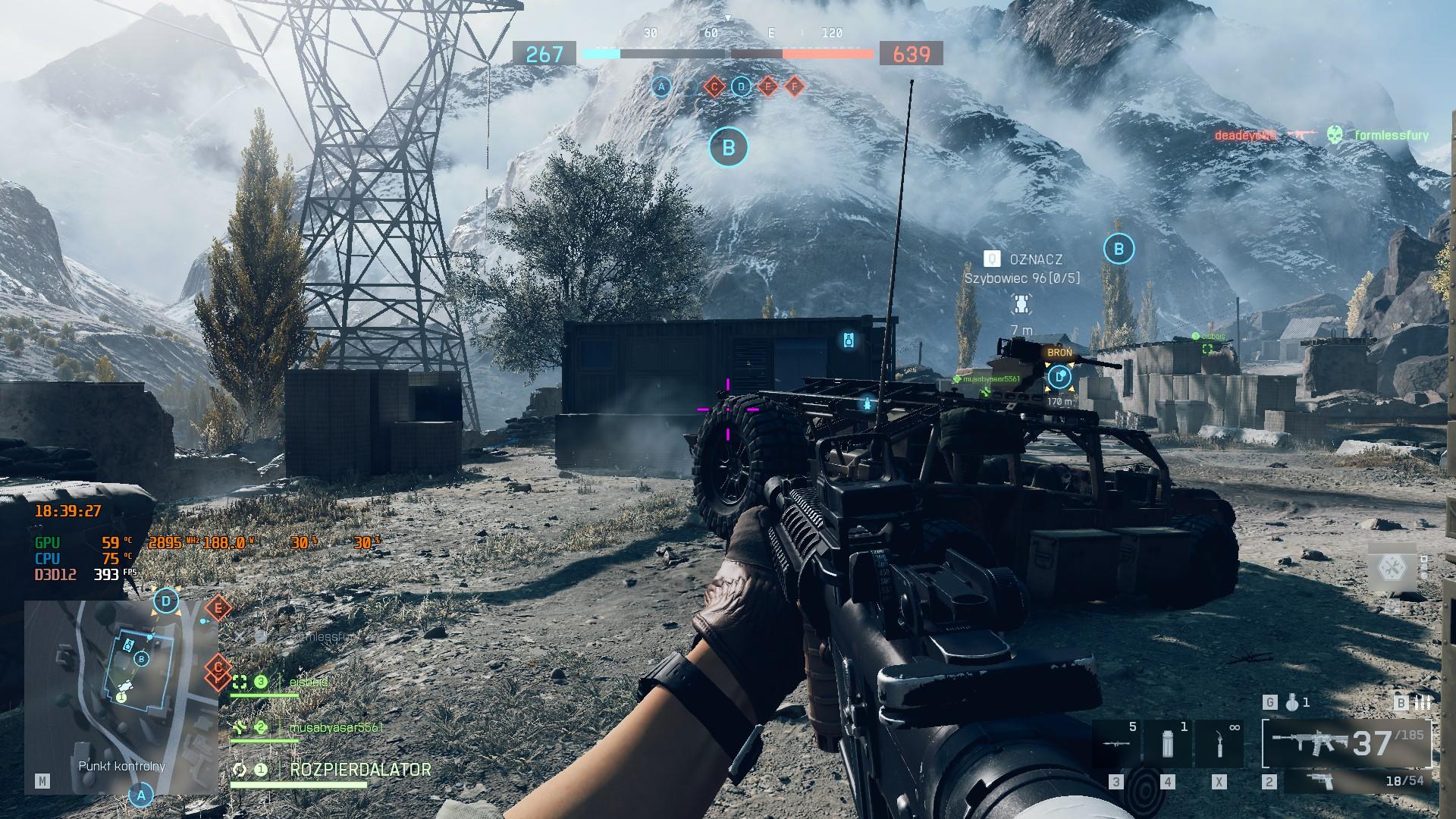1456x819 pixels.
Task: Select red objective C in the capture bar
Action: point(714,87)
